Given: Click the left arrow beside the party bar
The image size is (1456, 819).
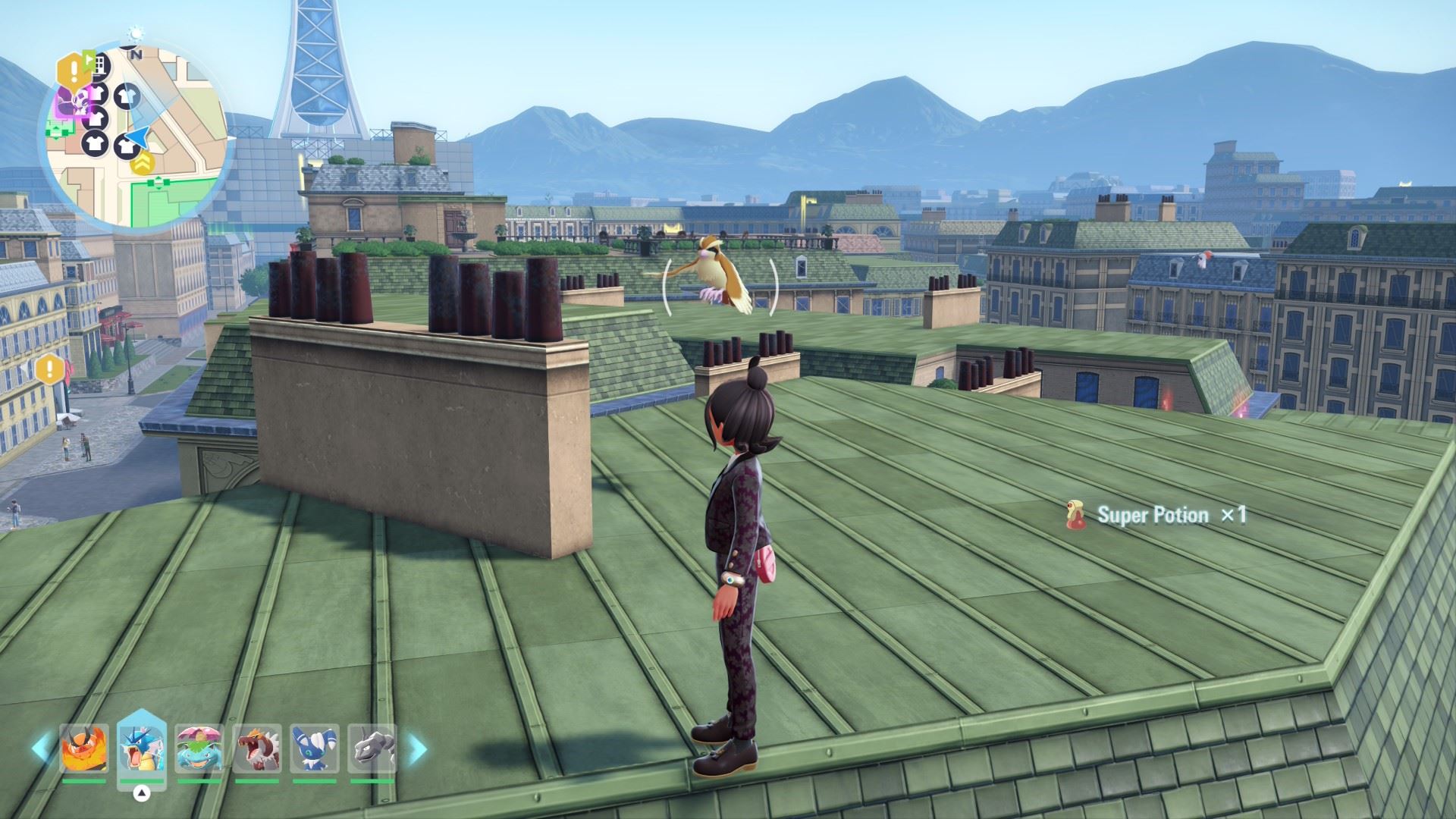Looking at the screenshot, I should click(41, 748).
